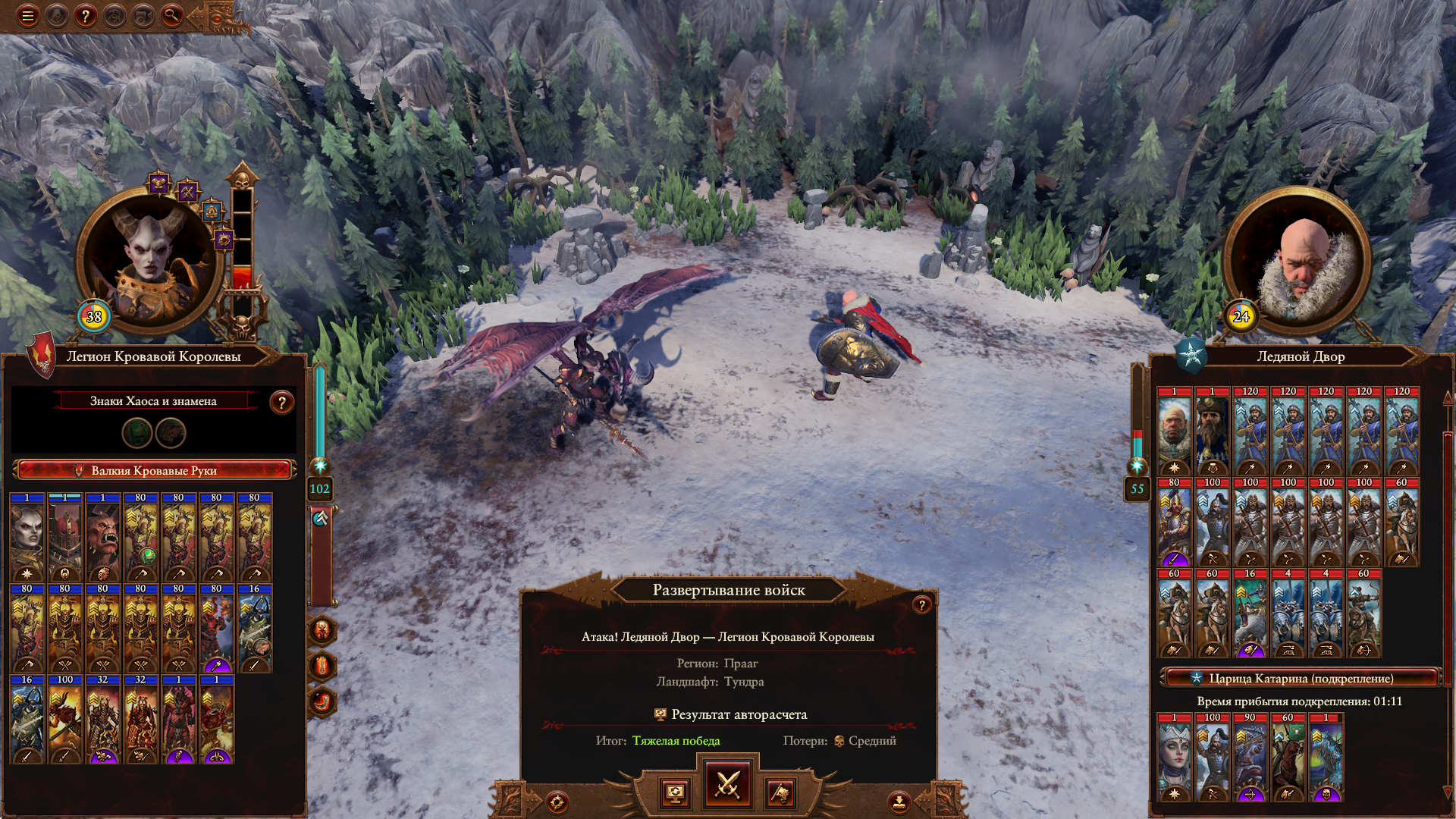This screenshot has height=819, width=1456.
Task: Open help for the deployment panel
Action: (x=921, y=604)
